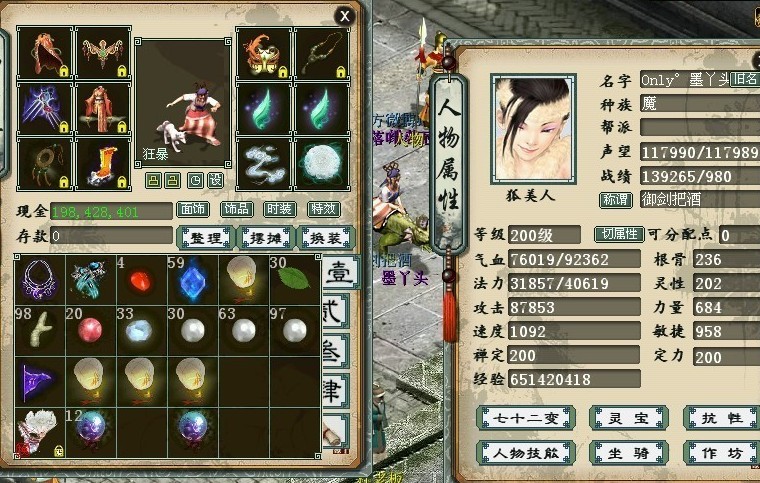
Task: Click the 称谓 title button
Action: (x=615, y=199)
